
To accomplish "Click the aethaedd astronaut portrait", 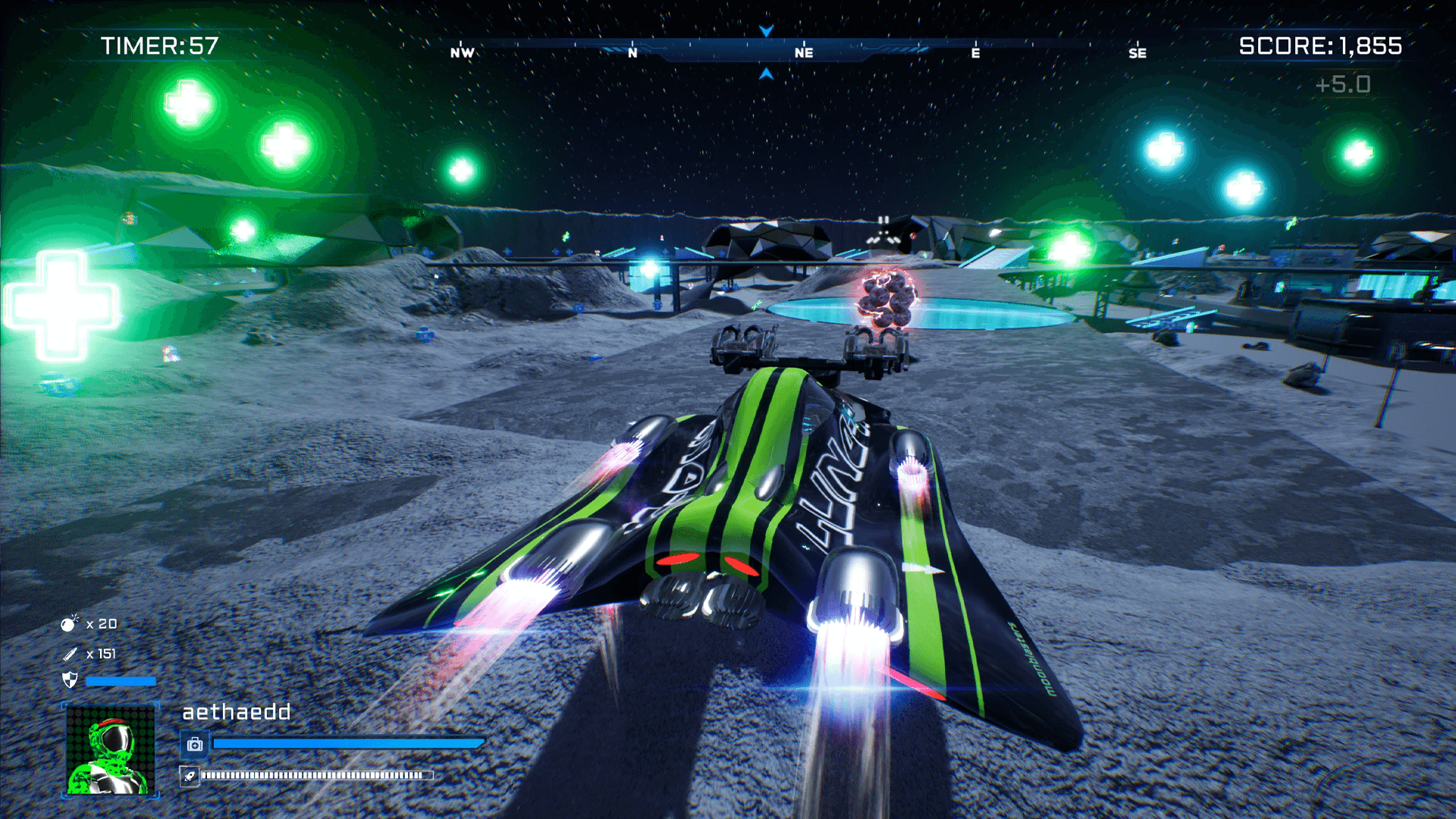I will 111,750.
